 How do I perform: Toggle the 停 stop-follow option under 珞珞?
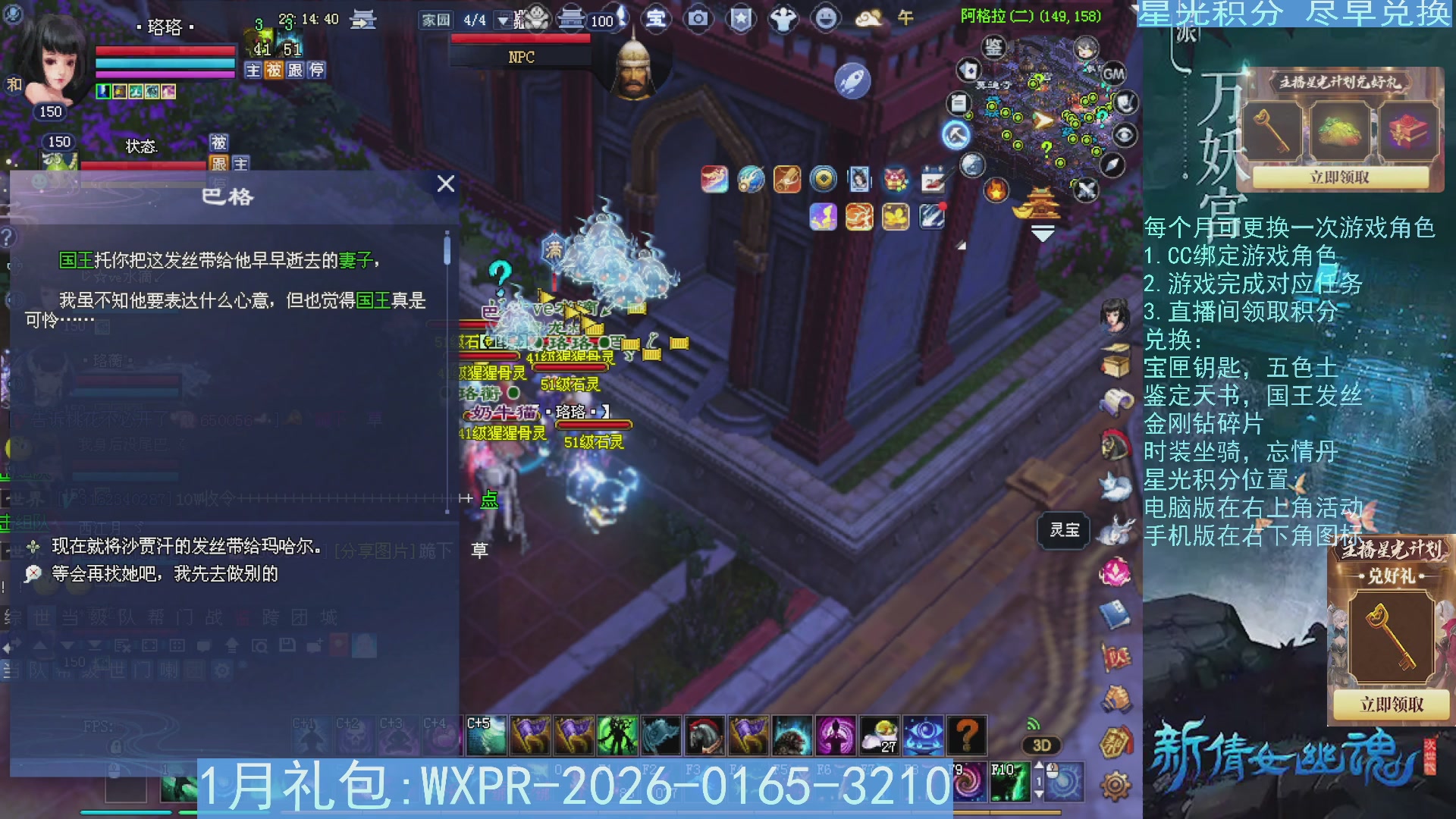tap(317, 71)
